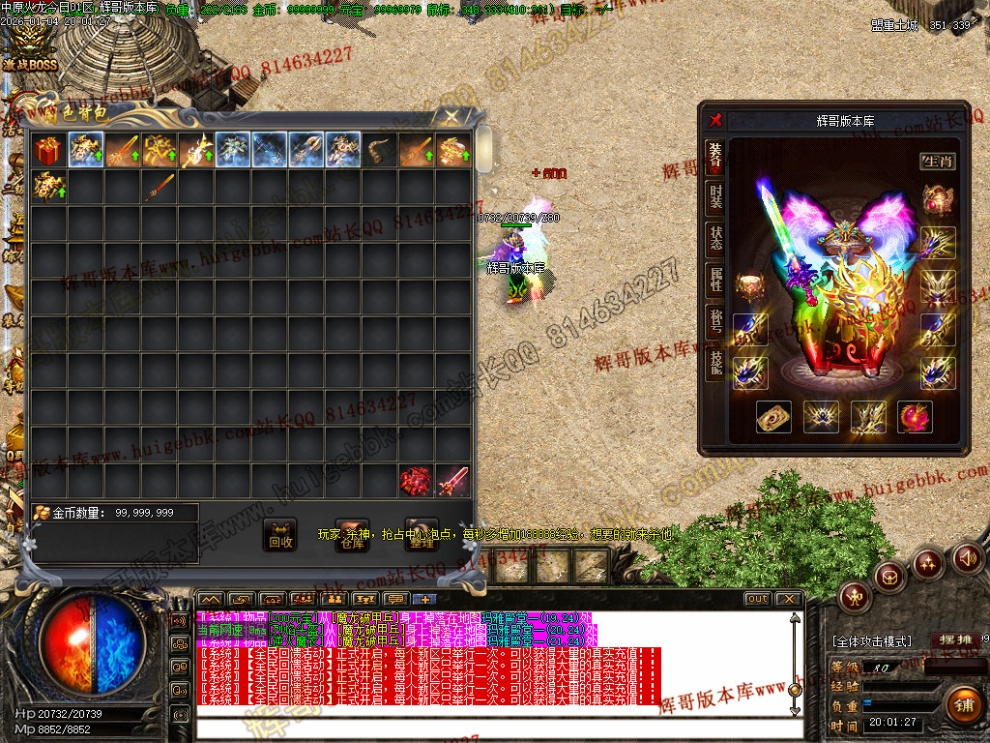Open the 仓库 warehouse button
This screenshot has width=990, height=743.
click(x=351, y=537)
